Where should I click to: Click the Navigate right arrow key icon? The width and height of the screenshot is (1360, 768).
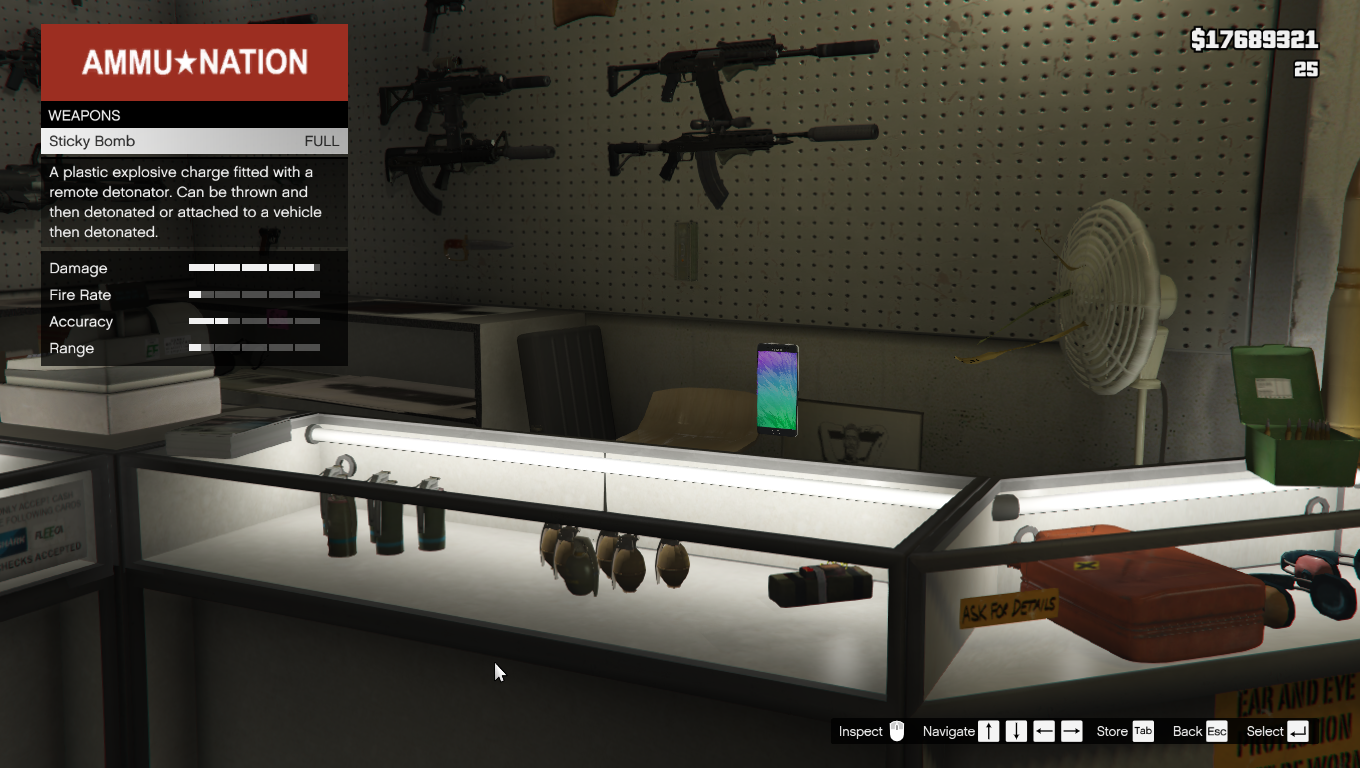(1071, 731)
